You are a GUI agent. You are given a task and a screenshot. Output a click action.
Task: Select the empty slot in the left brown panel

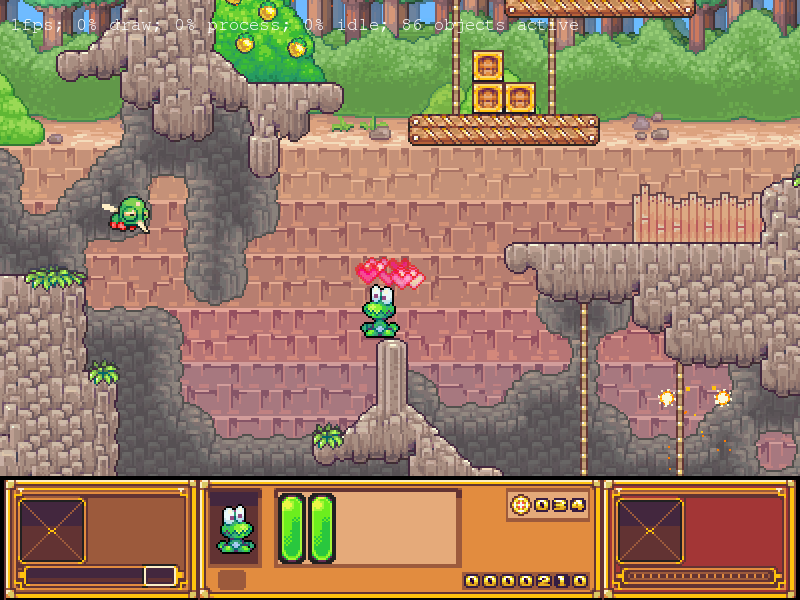pyautogui.click(x=52, y=530)
